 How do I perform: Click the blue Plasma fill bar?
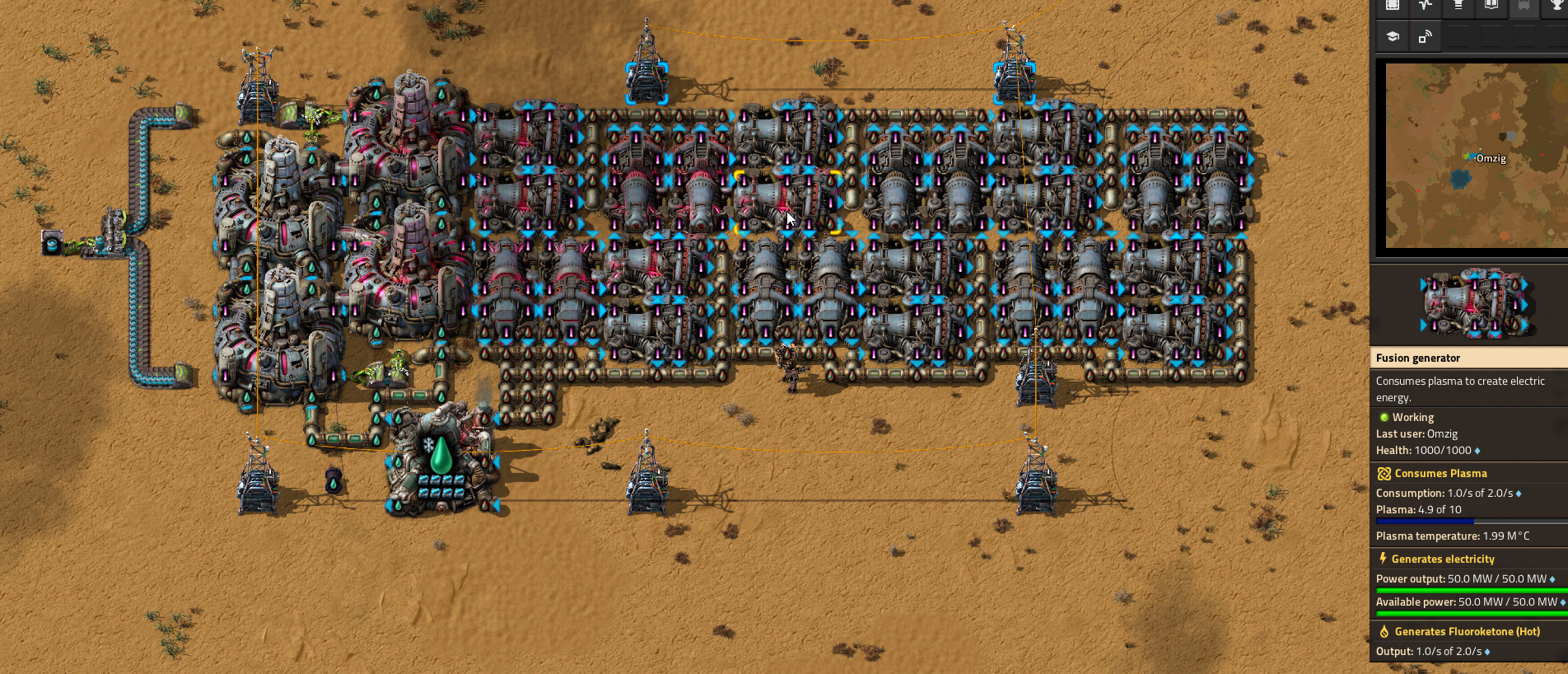click(1424, 520)
